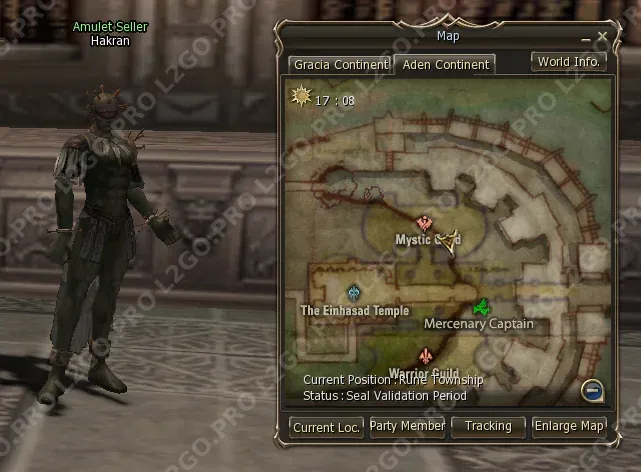Minimize the Map window
Screen dimensions: 641x472
pyautogui.click(x=586, y=38)
